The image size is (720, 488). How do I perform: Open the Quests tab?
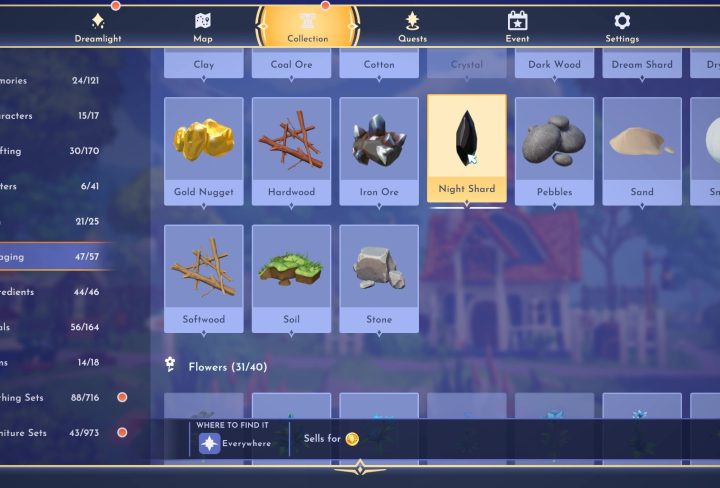tap(412, 27)
